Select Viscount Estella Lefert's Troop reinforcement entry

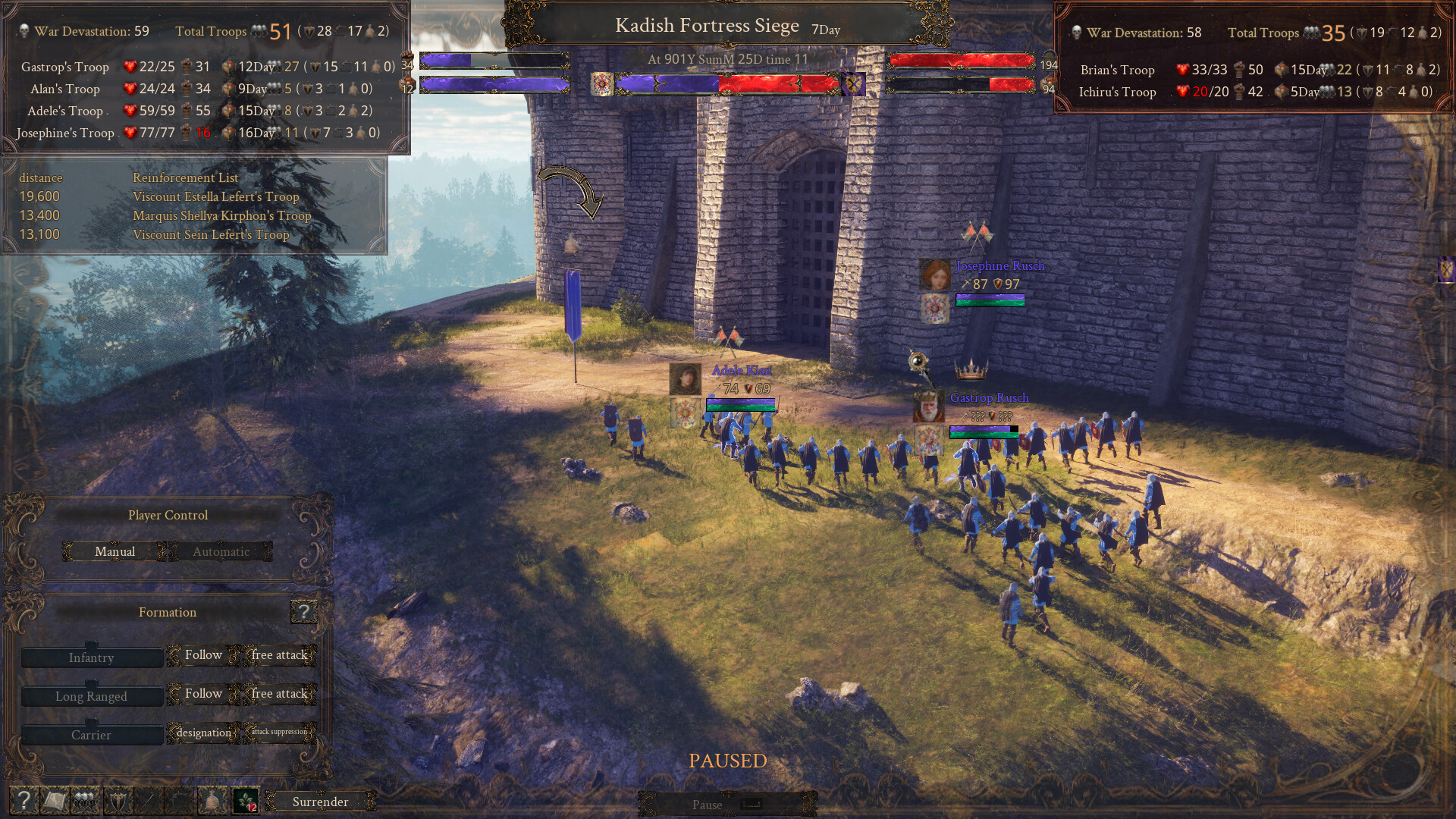(x=216, y=196)
